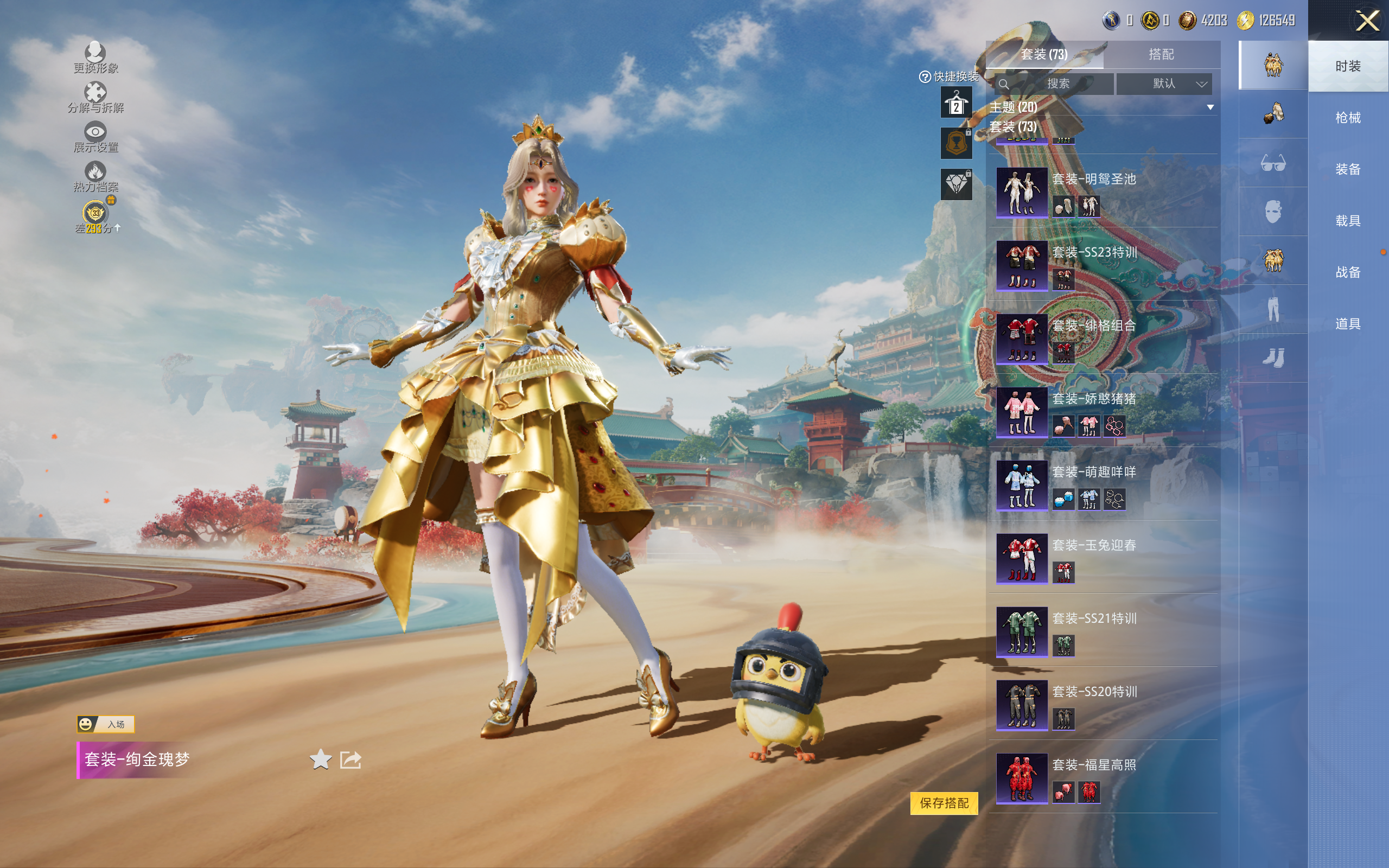Select the 装备 menu entry
1389x868 pixels.
[x=1347, y=169]
